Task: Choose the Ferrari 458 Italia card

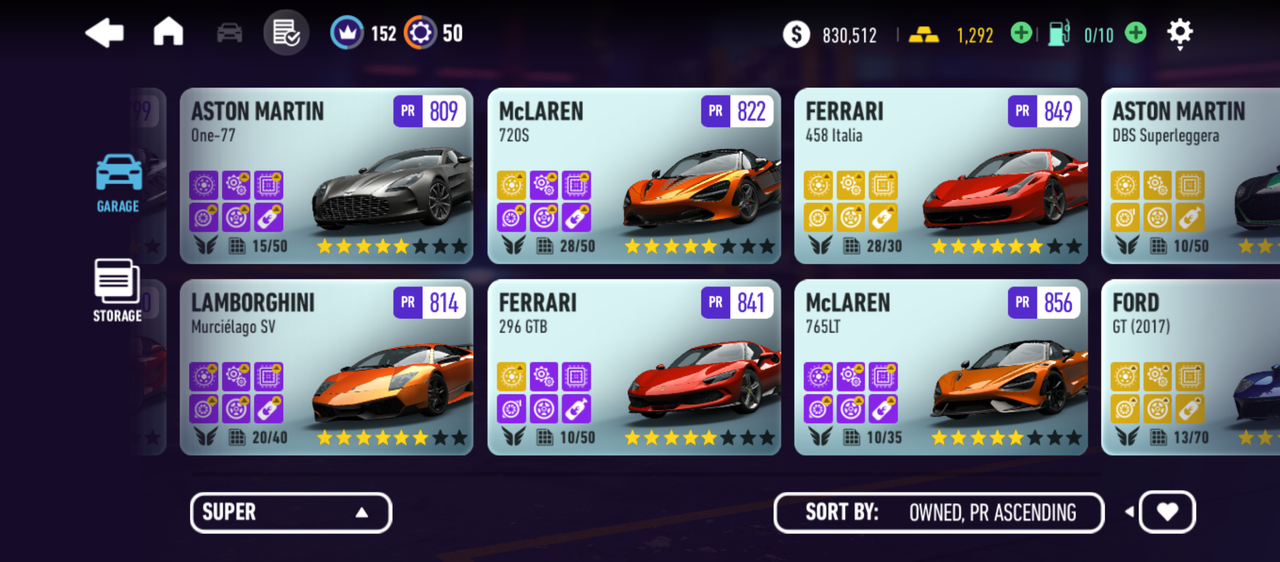Action: [x=941, y=176]
